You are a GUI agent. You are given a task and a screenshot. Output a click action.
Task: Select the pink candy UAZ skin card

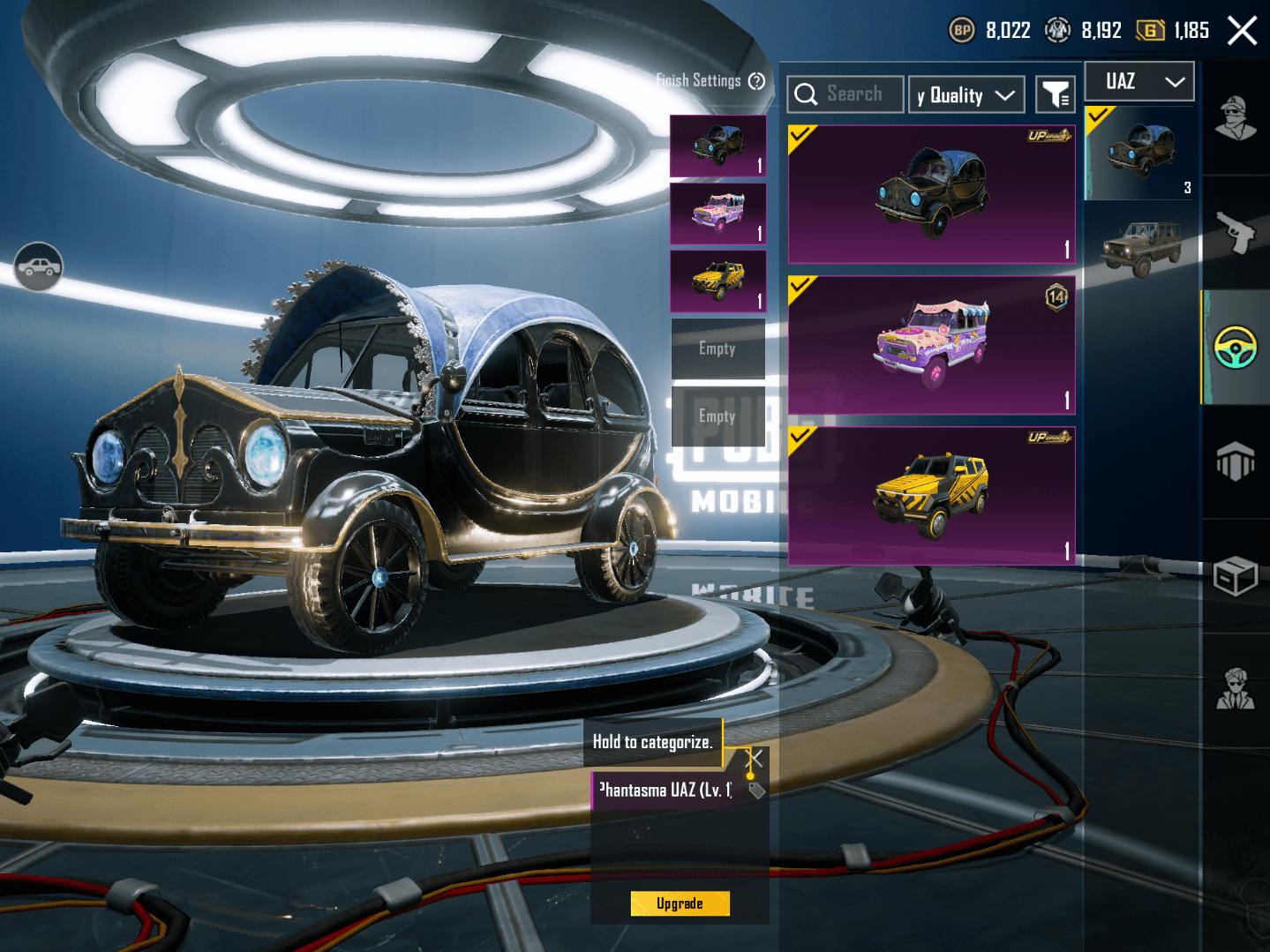(x=931, y=345)
